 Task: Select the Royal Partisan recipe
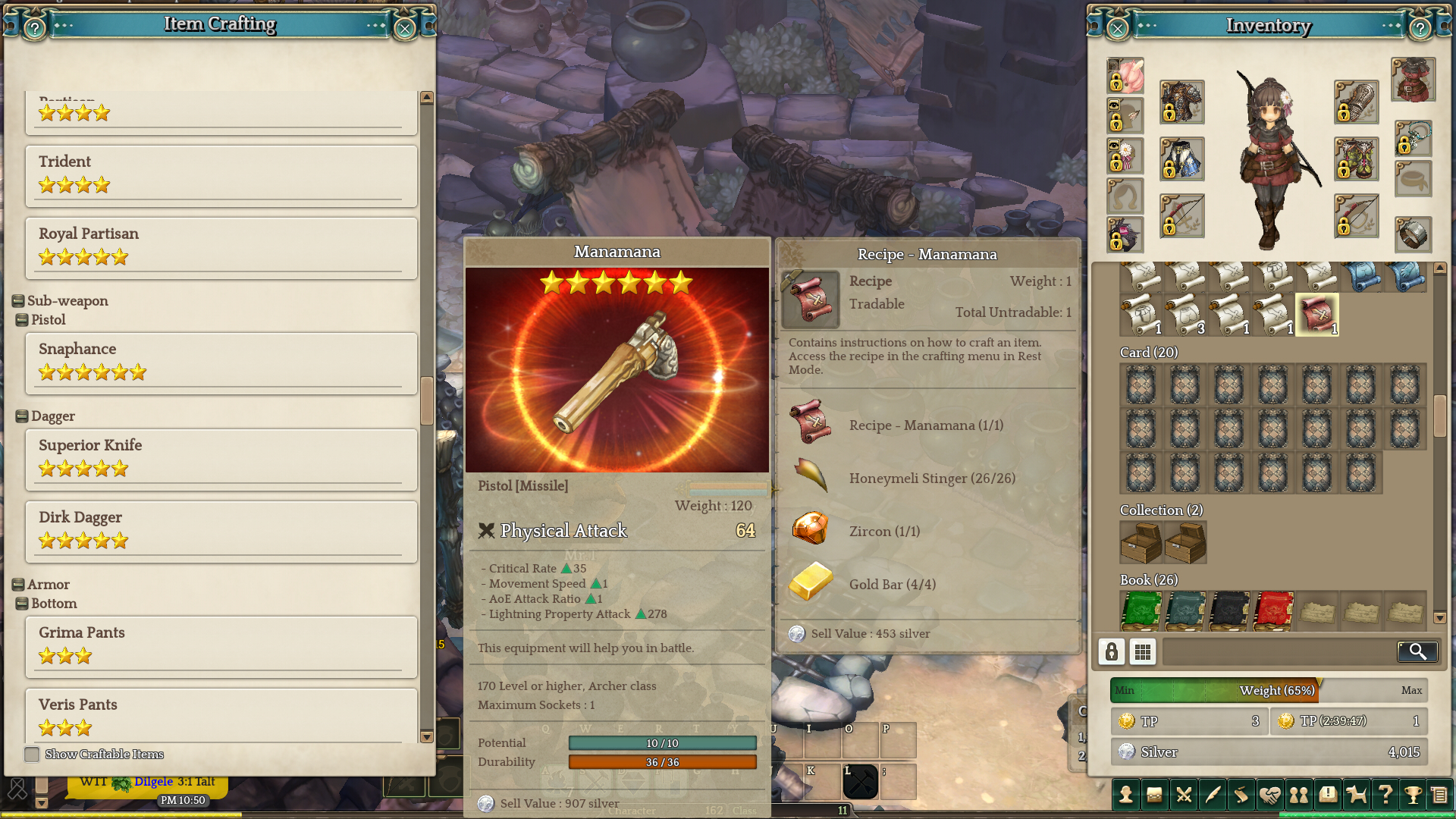221,246
